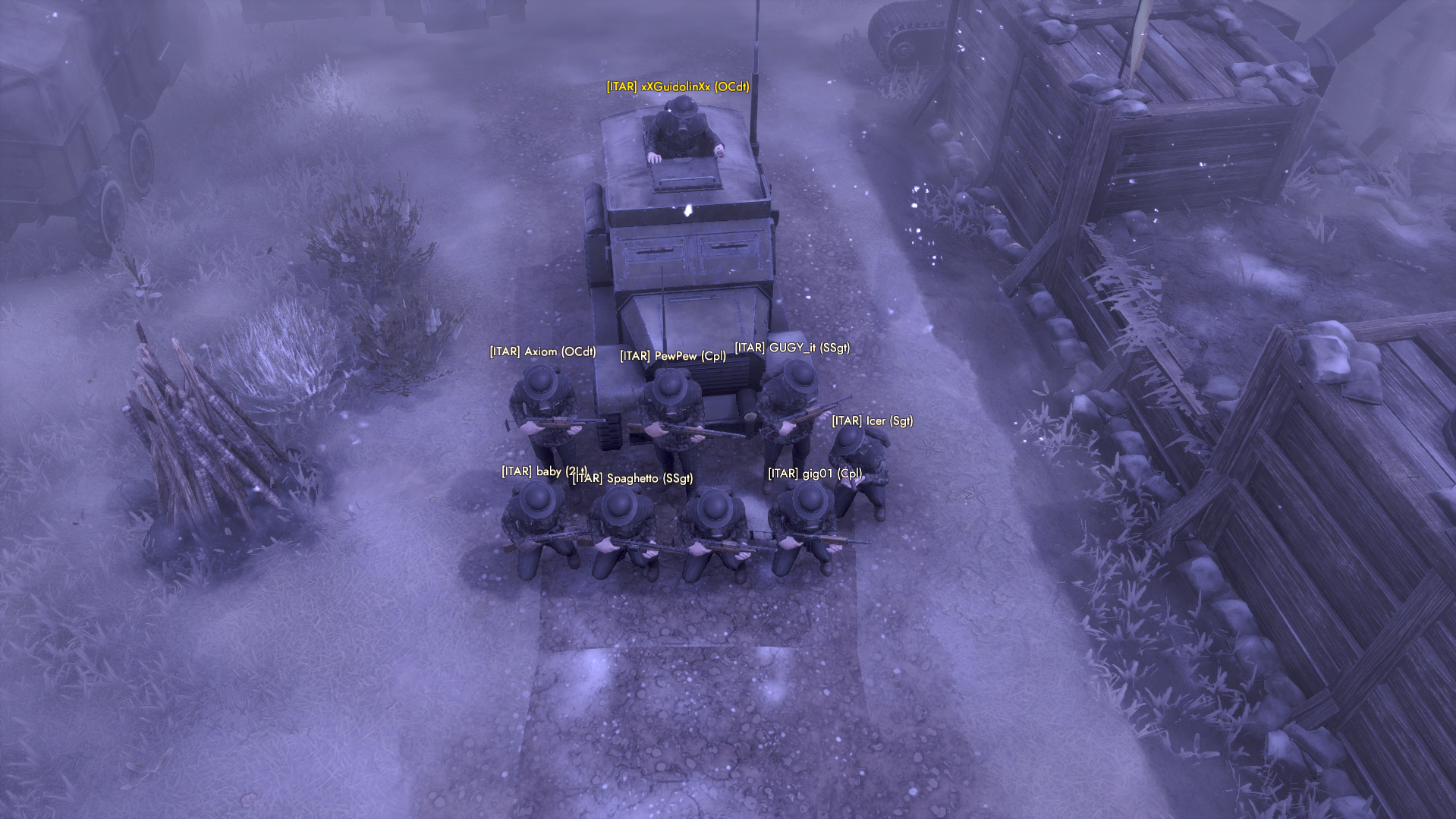Click the [ITAR] Spaghetto (SSgt) name label
This screenshot has width=1456, height=819.
[634, 478]
